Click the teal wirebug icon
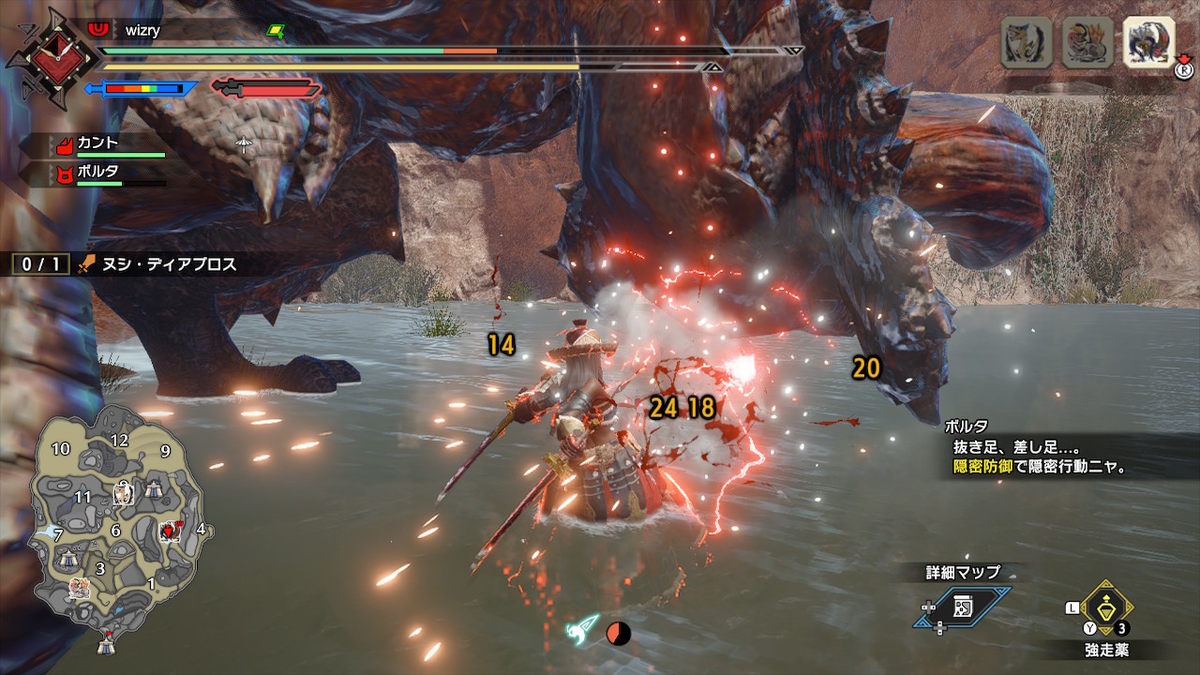 pos(583,631)
